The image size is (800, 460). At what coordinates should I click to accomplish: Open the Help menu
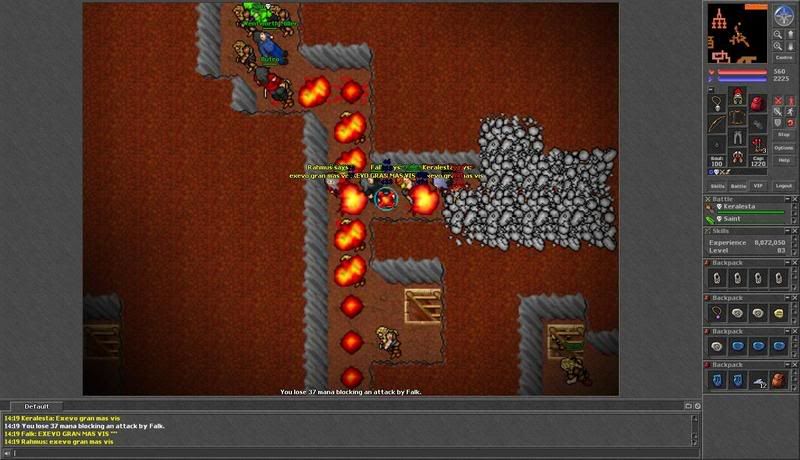click(x=784, y=160)
